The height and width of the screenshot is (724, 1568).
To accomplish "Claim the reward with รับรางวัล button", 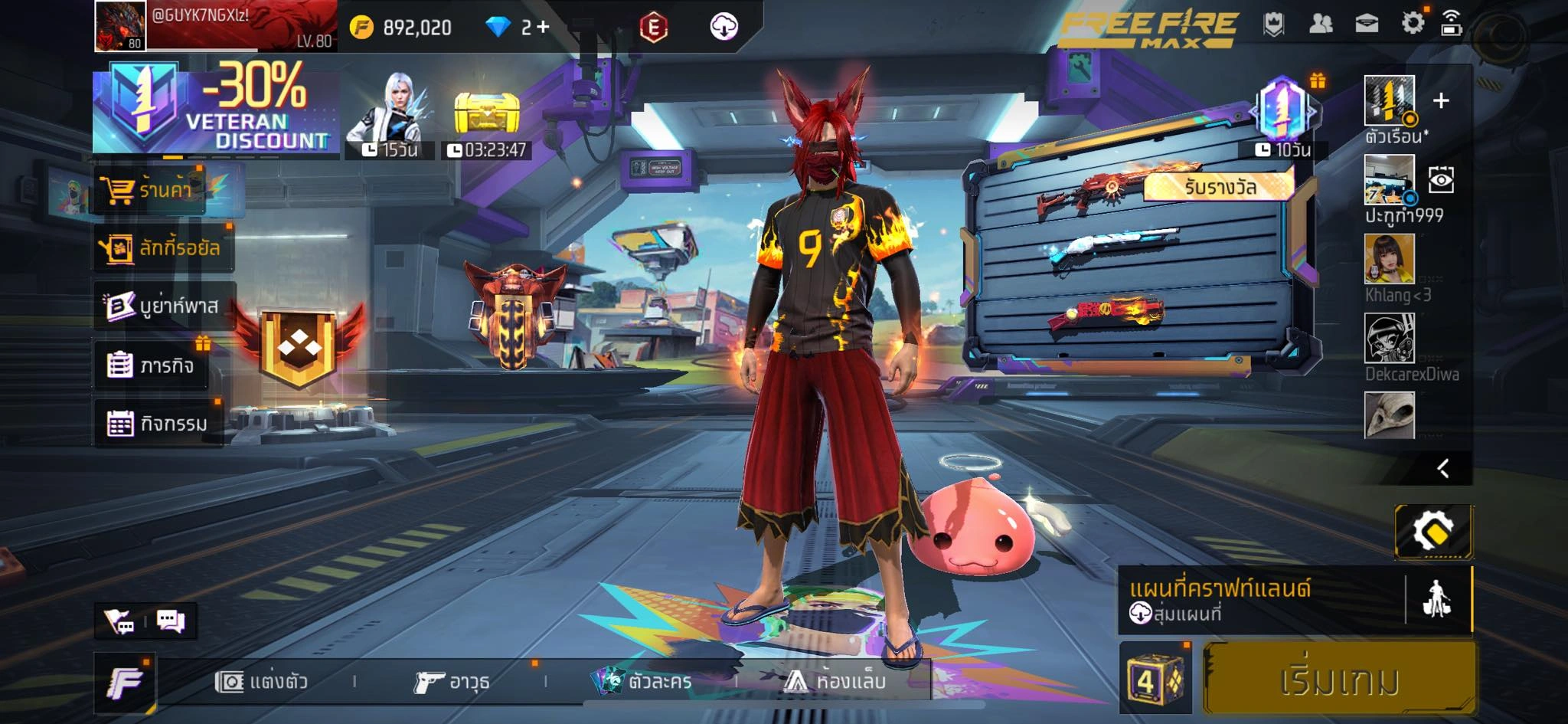I will click(1219, 186).
